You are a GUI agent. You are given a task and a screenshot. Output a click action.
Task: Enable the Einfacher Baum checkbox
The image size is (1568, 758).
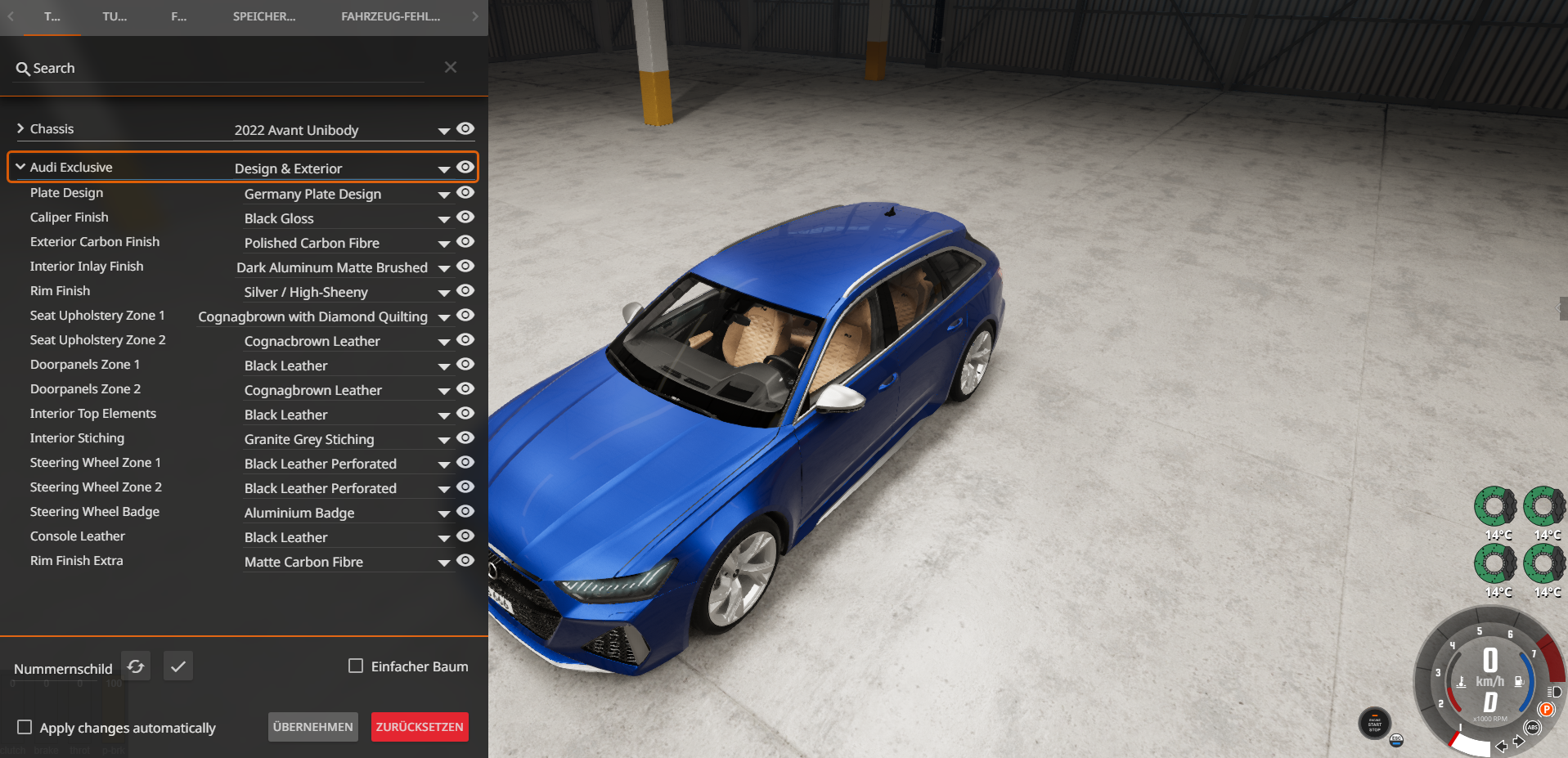tap(356, 666)
